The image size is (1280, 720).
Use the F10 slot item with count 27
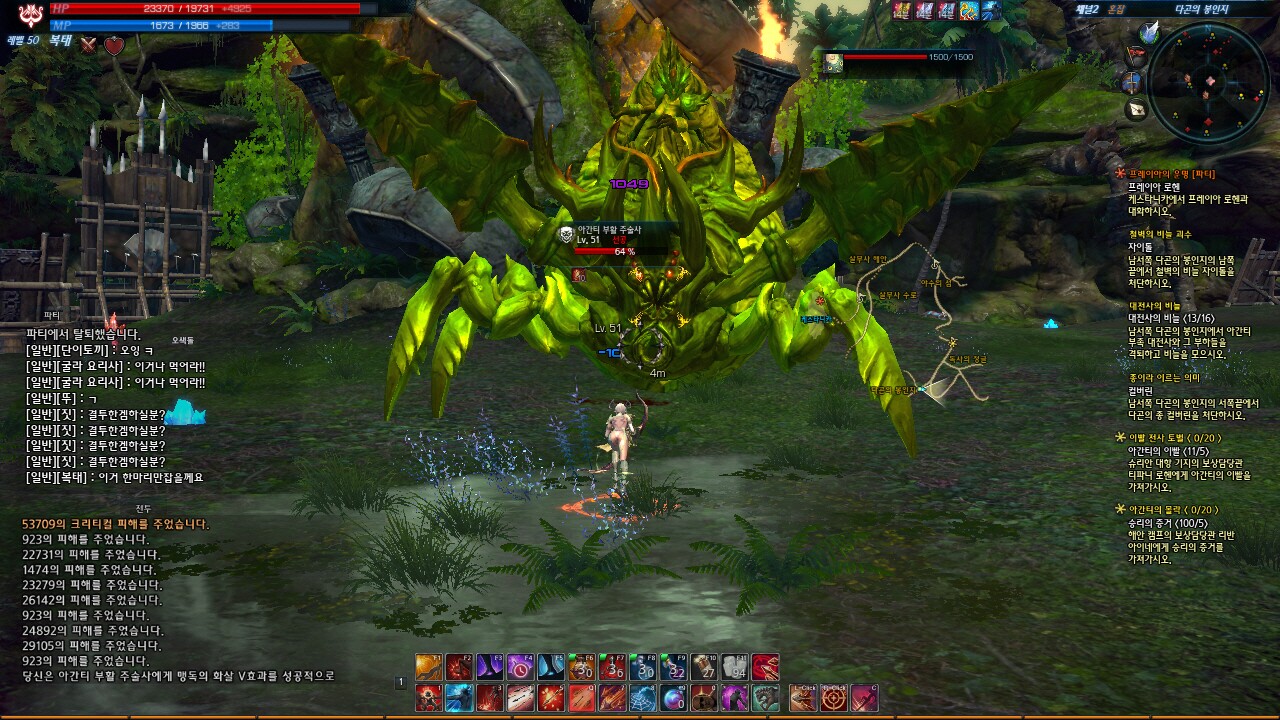(704, 667)
